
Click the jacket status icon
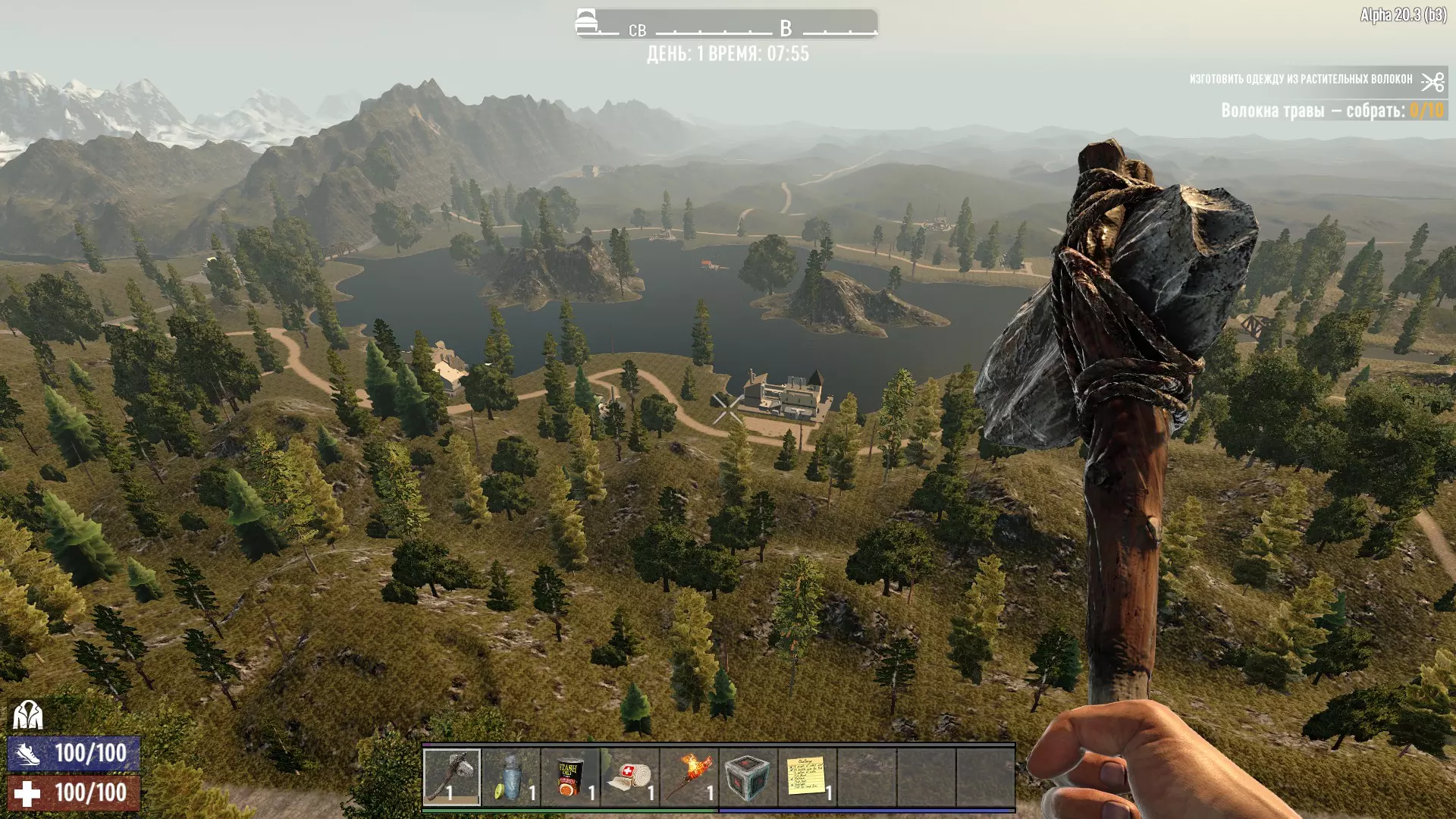(x=28, y=715)
